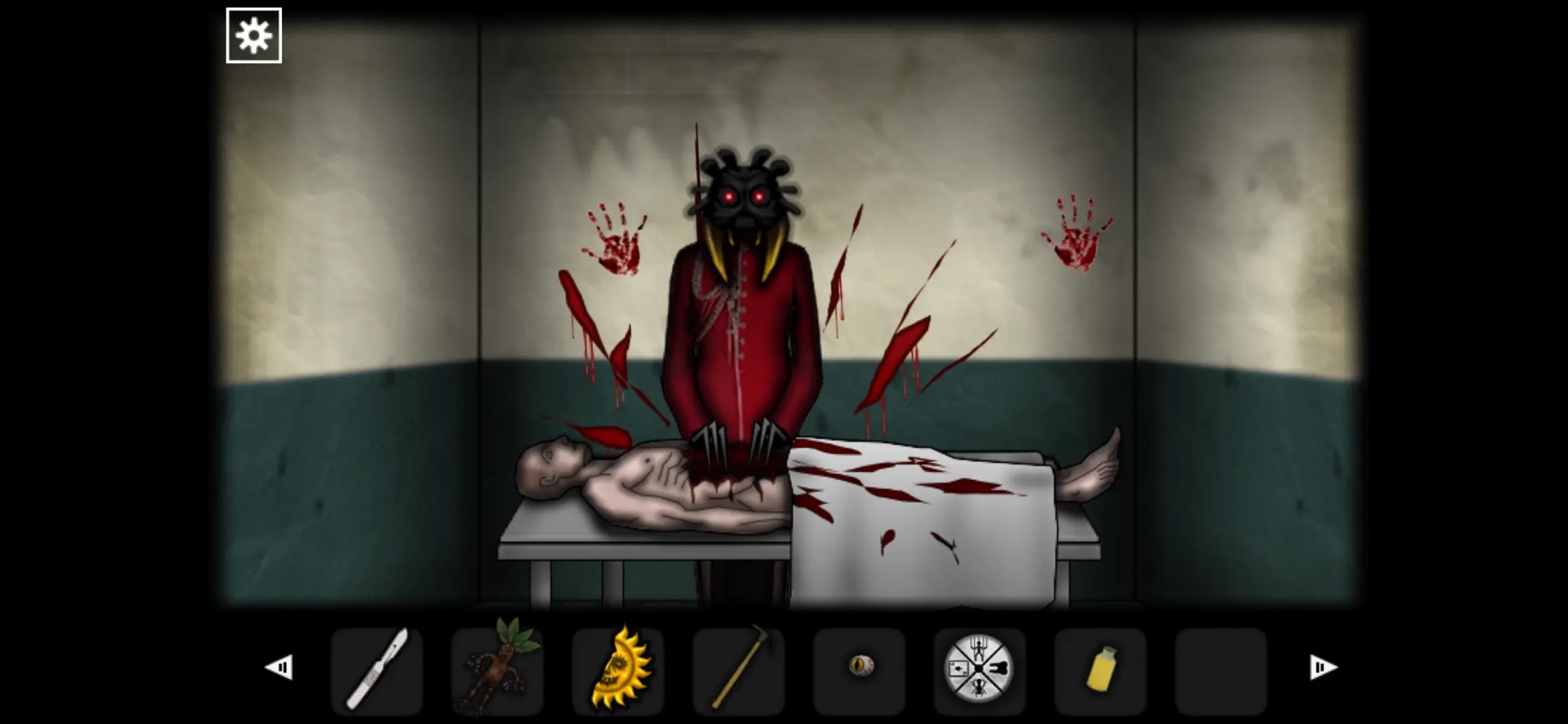The image size is (1568, 724).
Task: Pick the round symbol disc item
Action: [x=979, y=669]
